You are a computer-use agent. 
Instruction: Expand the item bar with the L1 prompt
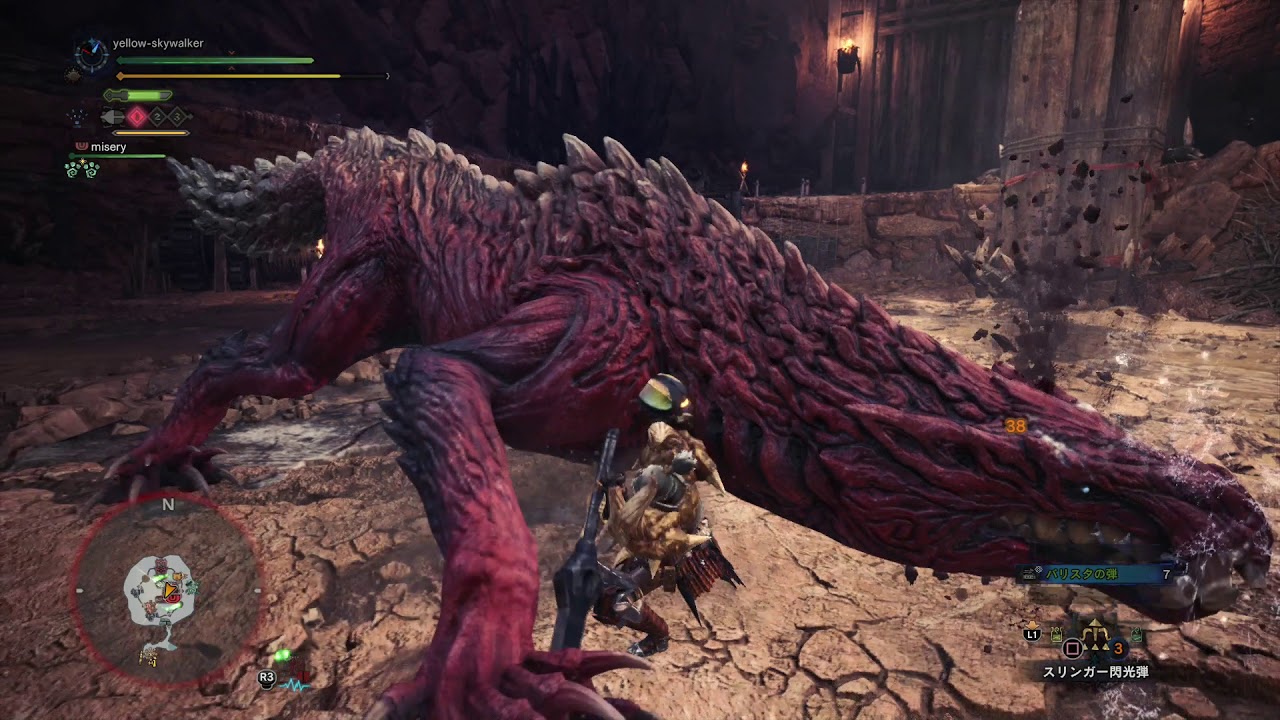(x=1033, y=634)
